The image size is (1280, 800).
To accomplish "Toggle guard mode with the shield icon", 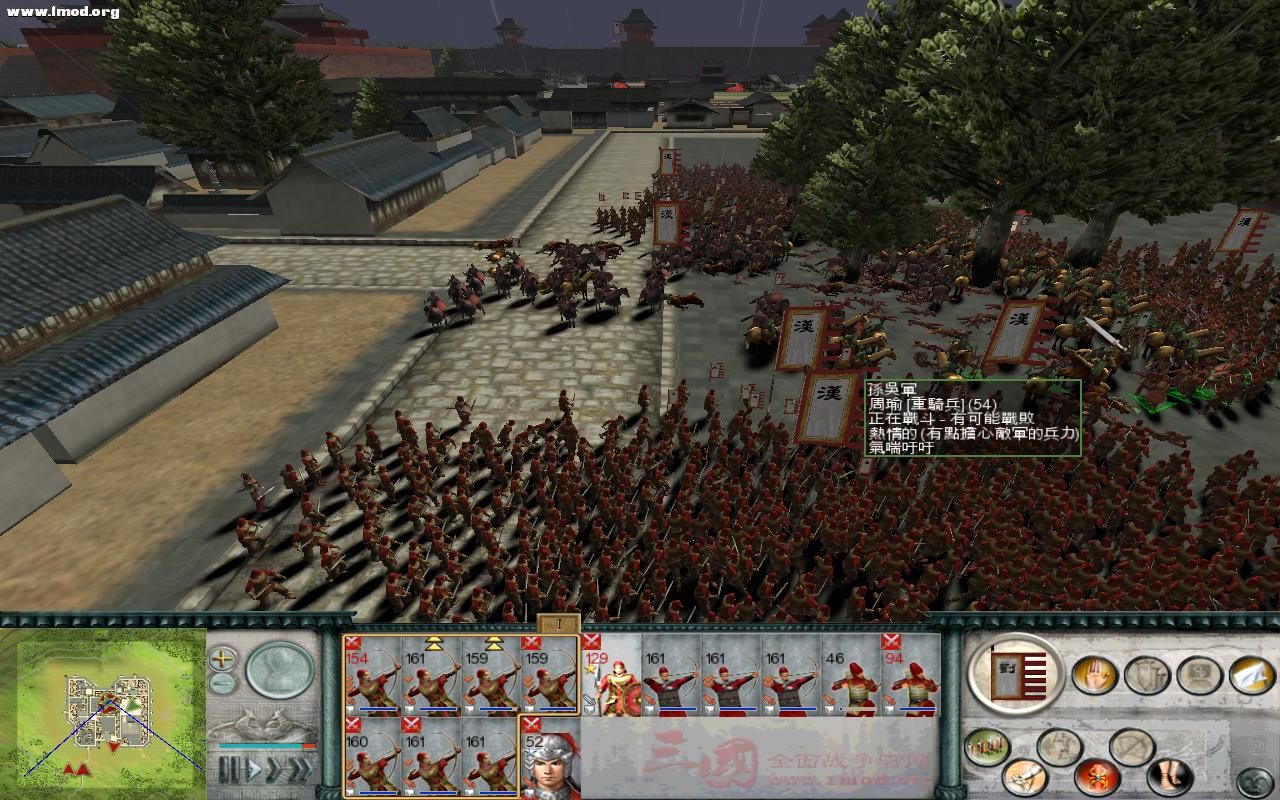I will 1146,673.
